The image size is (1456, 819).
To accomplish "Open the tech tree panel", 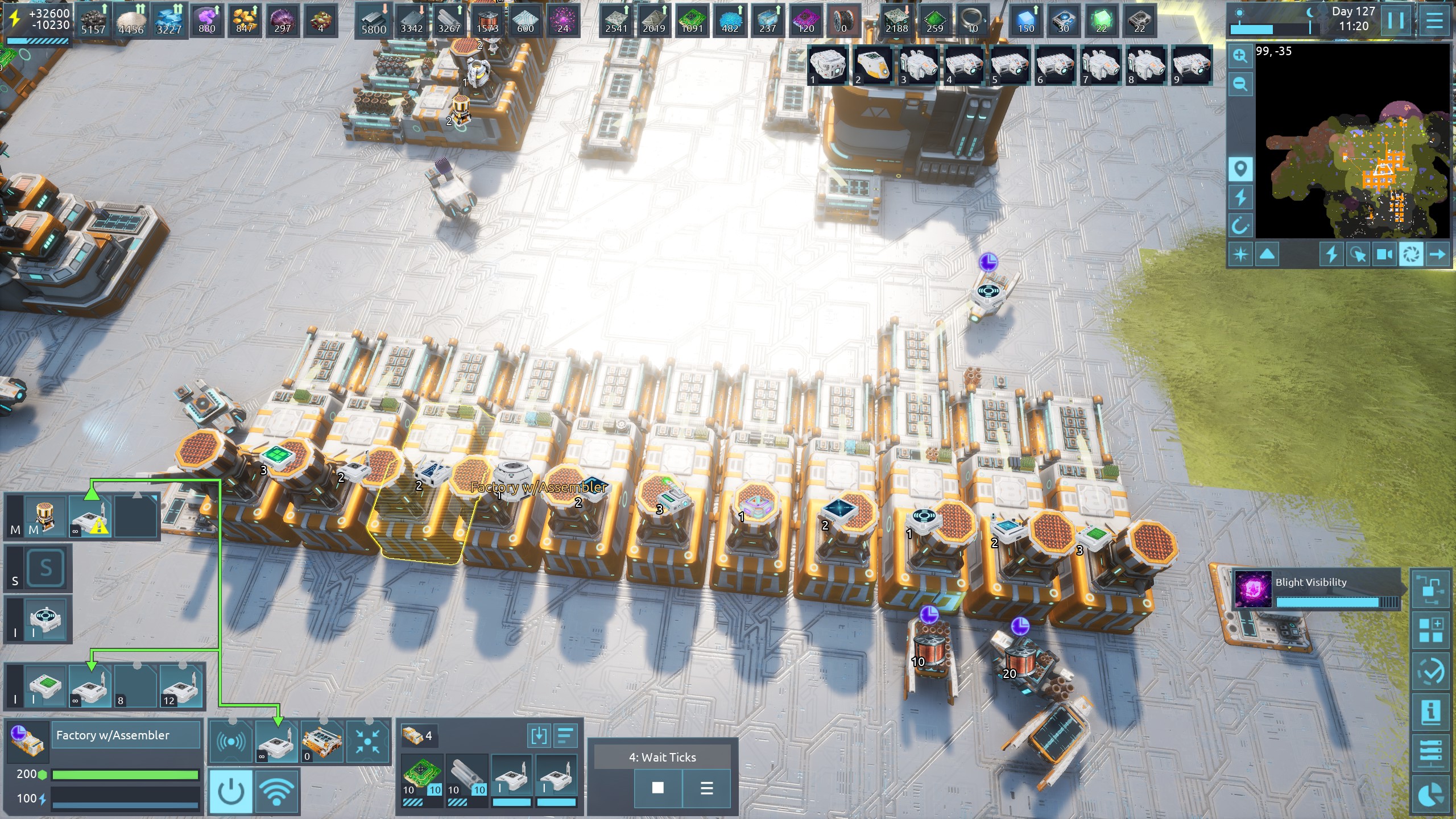I will coord(1430,590).
